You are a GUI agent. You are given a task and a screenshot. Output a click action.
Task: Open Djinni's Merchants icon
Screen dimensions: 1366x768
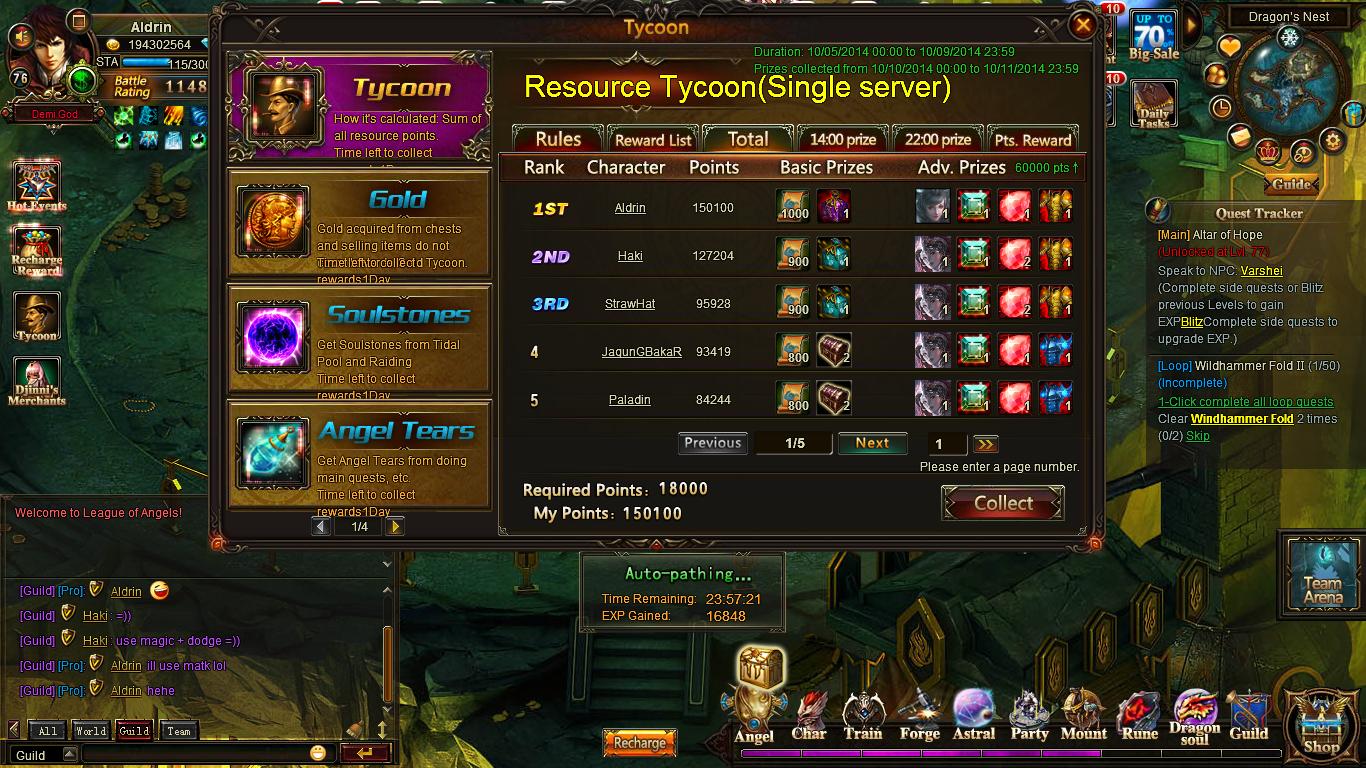click(37, 382)
